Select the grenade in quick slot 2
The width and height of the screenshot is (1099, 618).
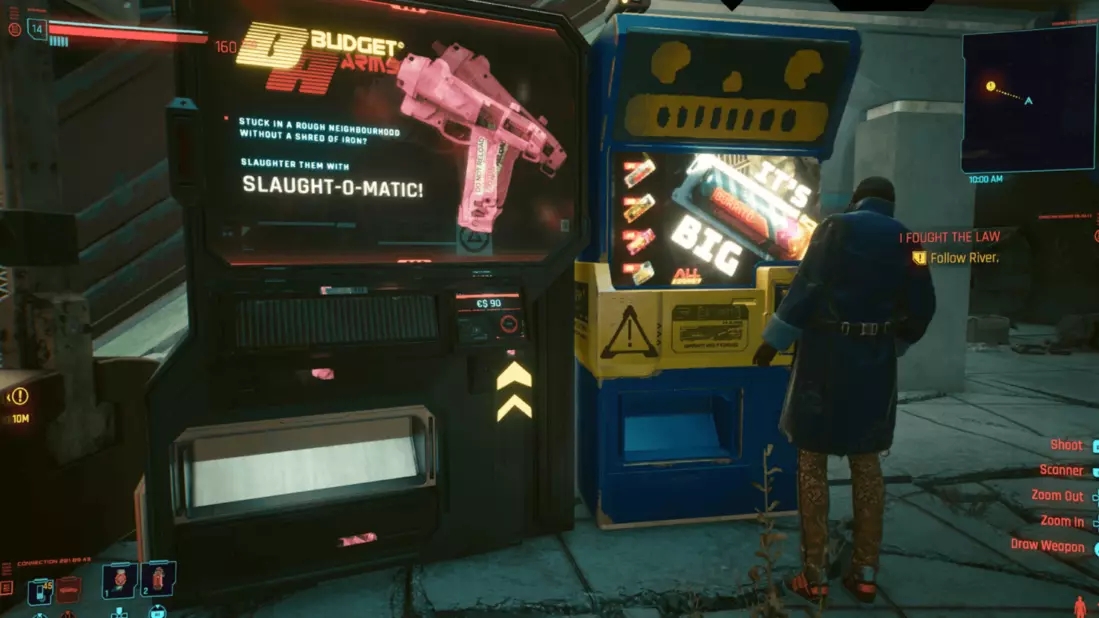point(160,577)
